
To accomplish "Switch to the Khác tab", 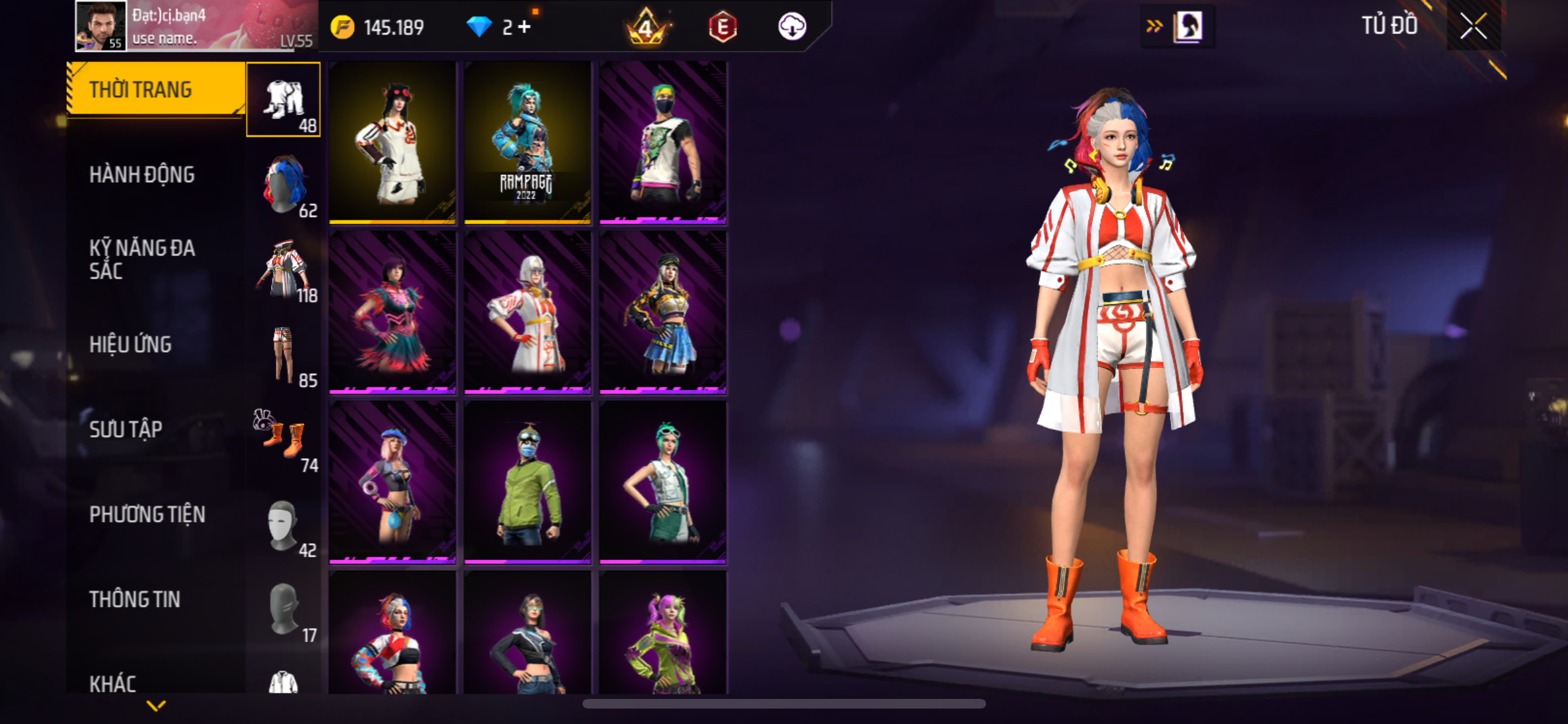I will [x=113, y=683].
